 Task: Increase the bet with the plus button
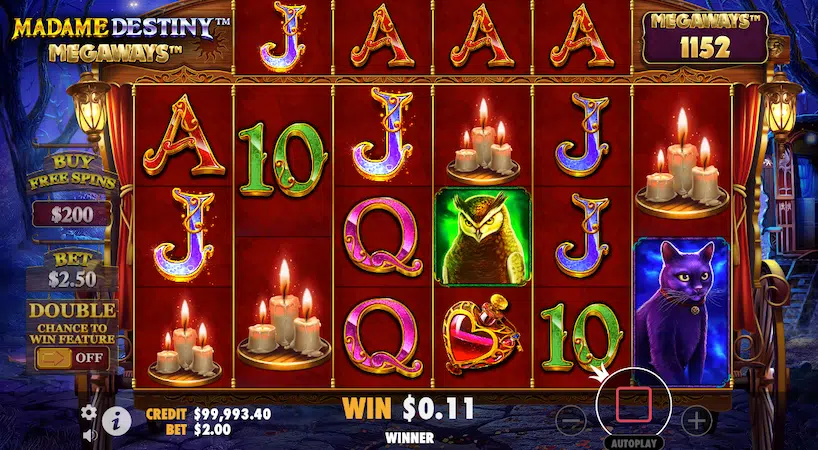(x=696, y=417)
